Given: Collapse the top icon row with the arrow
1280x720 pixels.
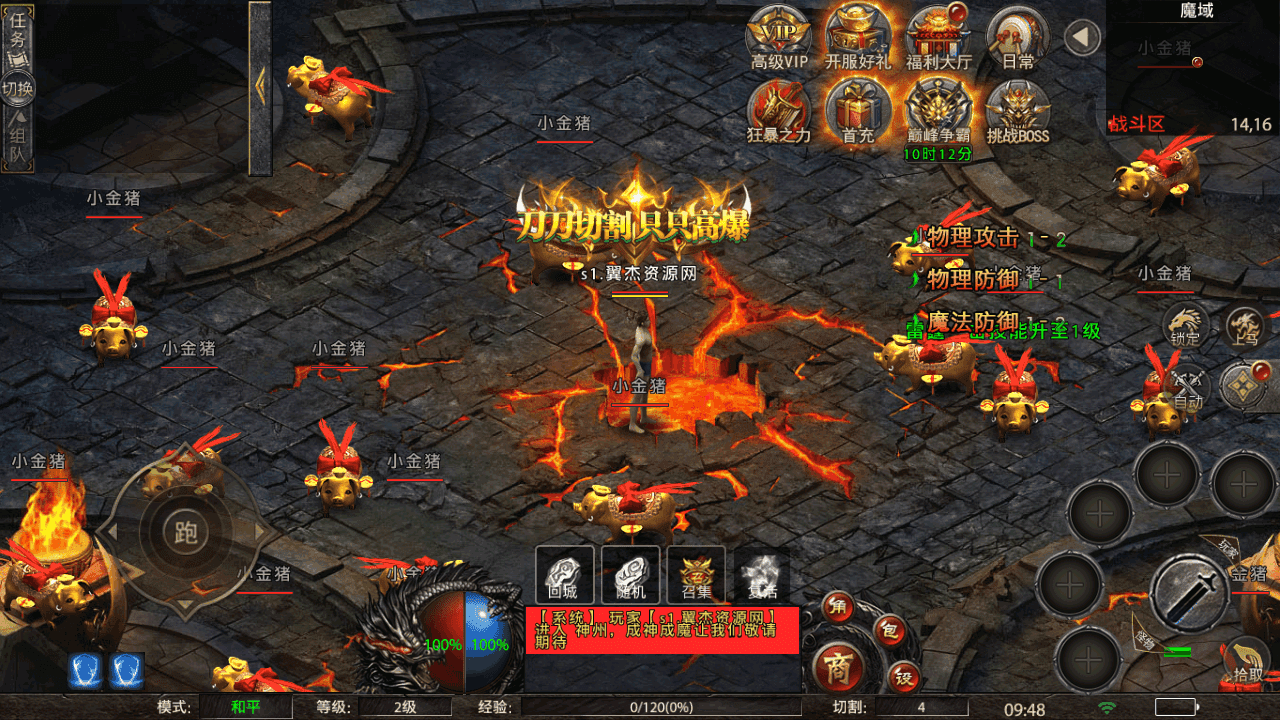Looking at the screenshot, I should pos(1081,39).
